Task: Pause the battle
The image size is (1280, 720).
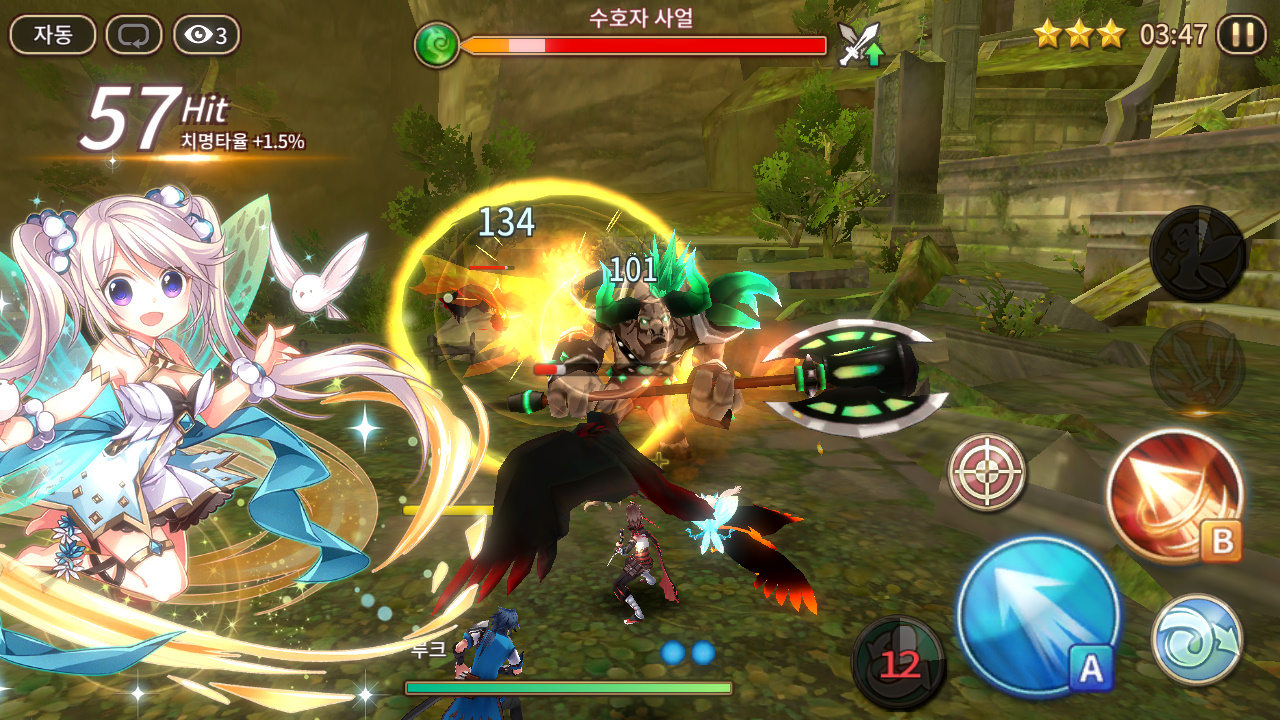Action: tap(1241, 35)
